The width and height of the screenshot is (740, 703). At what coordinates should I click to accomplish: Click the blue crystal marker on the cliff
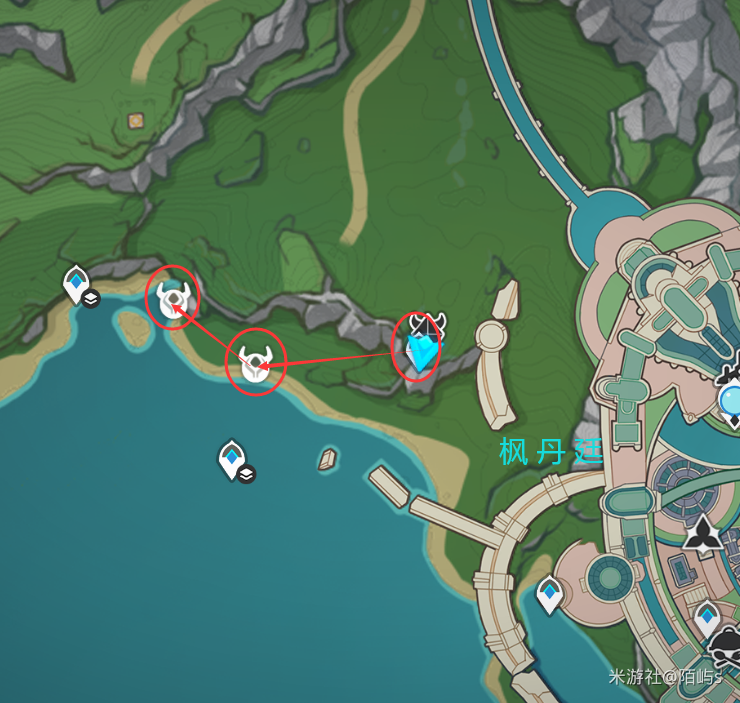tap(424, 352)
